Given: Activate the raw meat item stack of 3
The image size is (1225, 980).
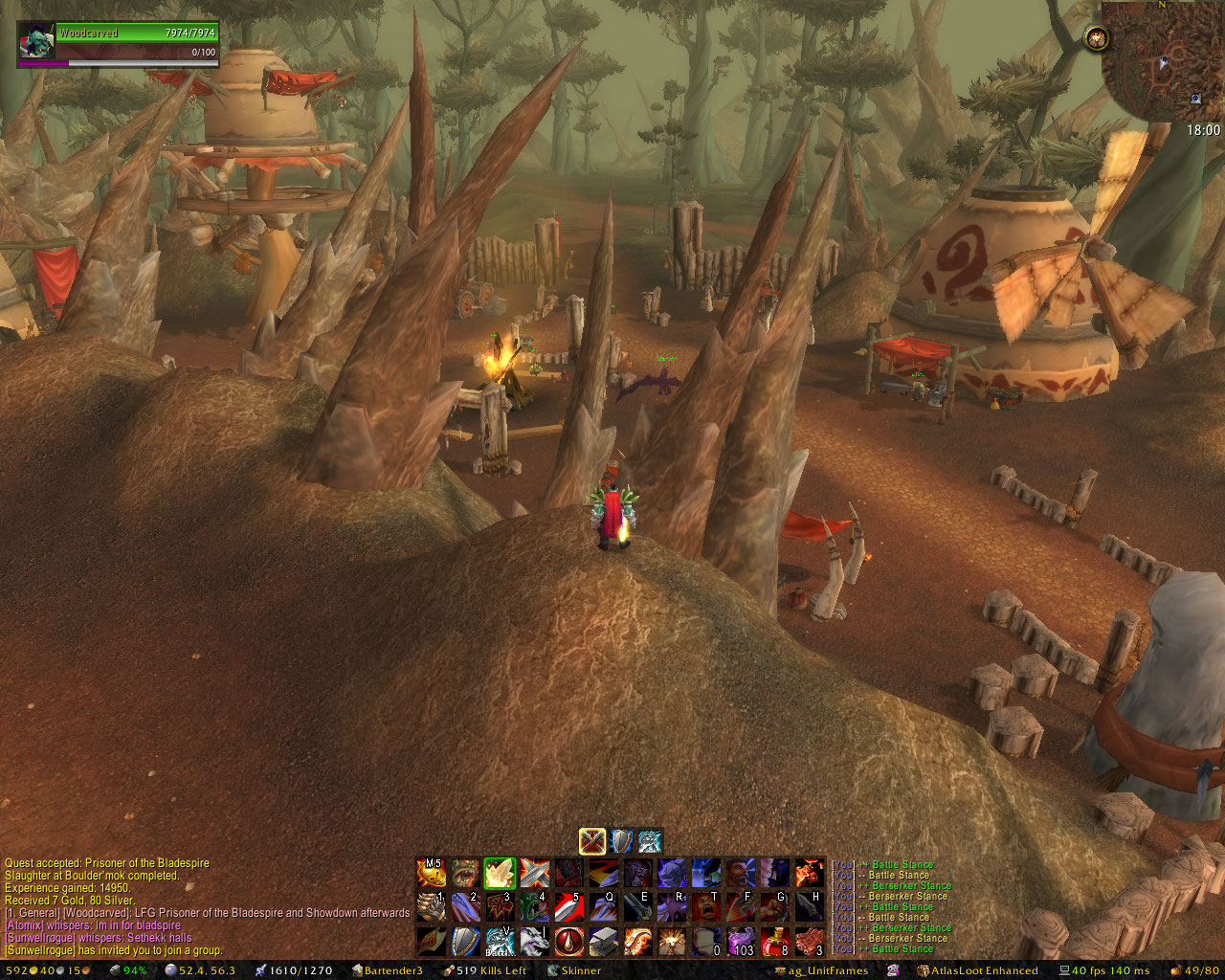Looking at the screenshot, I should pos(810,942).
